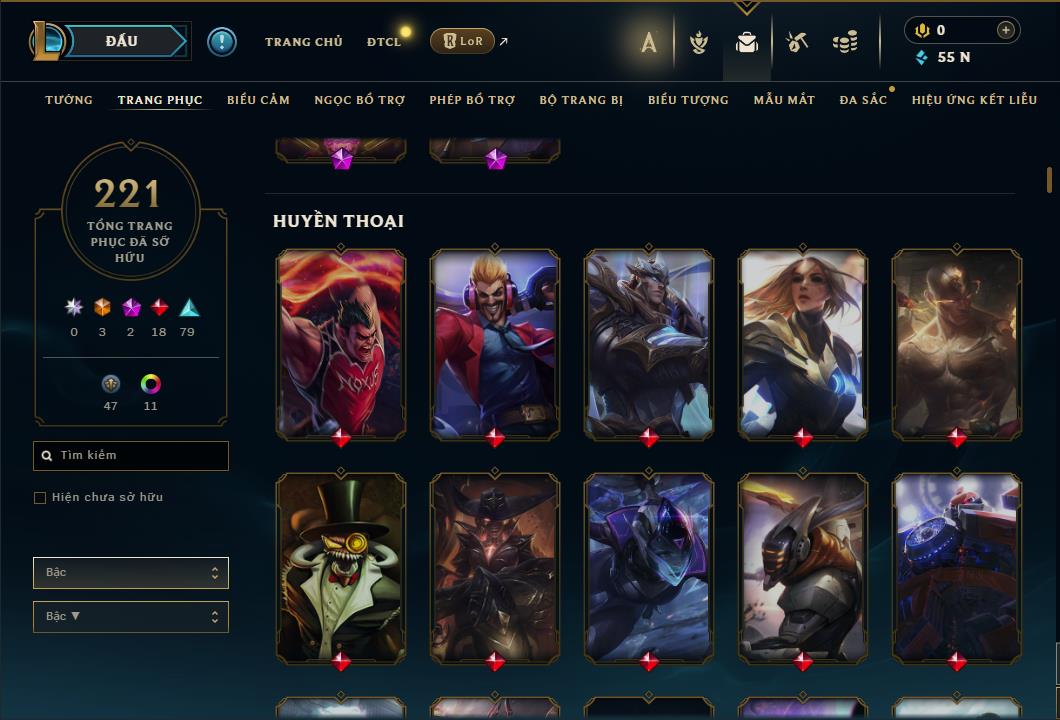
Task: Add currency with the plus button
Action: tap(1005, 31)
